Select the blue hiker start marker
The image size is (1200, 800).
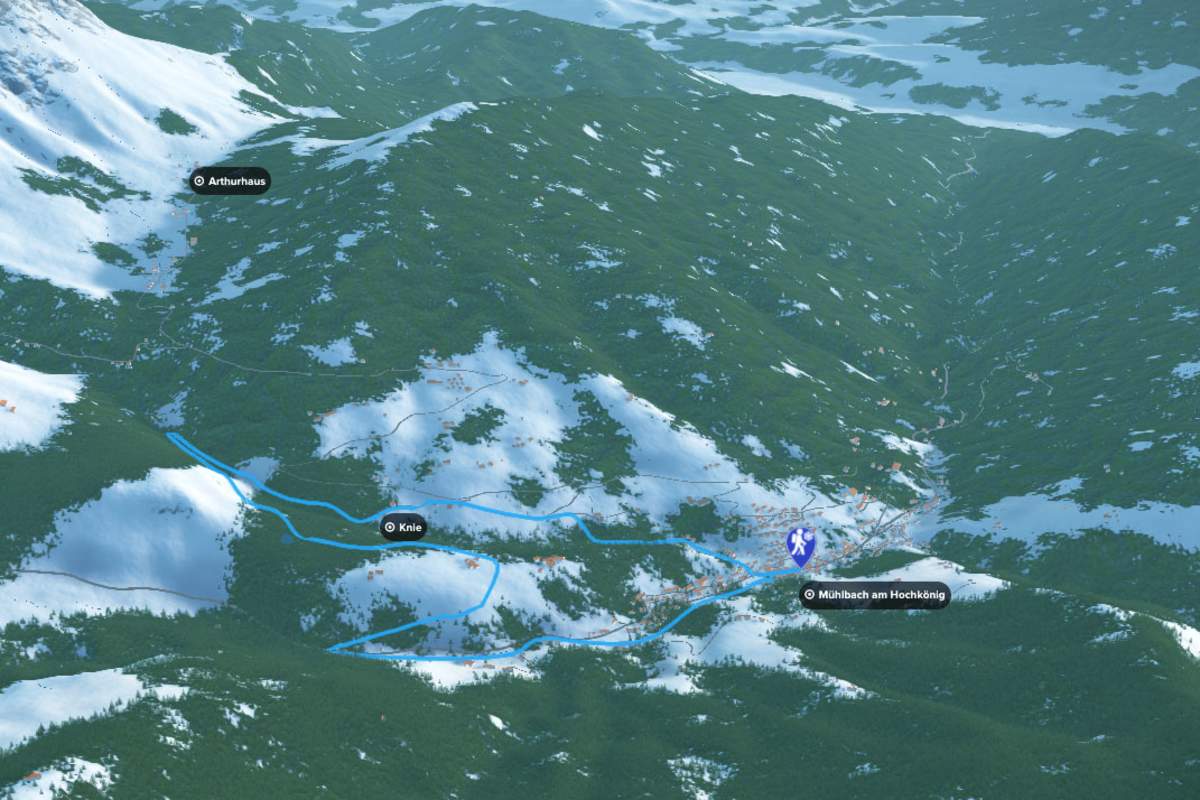point(801,545)
